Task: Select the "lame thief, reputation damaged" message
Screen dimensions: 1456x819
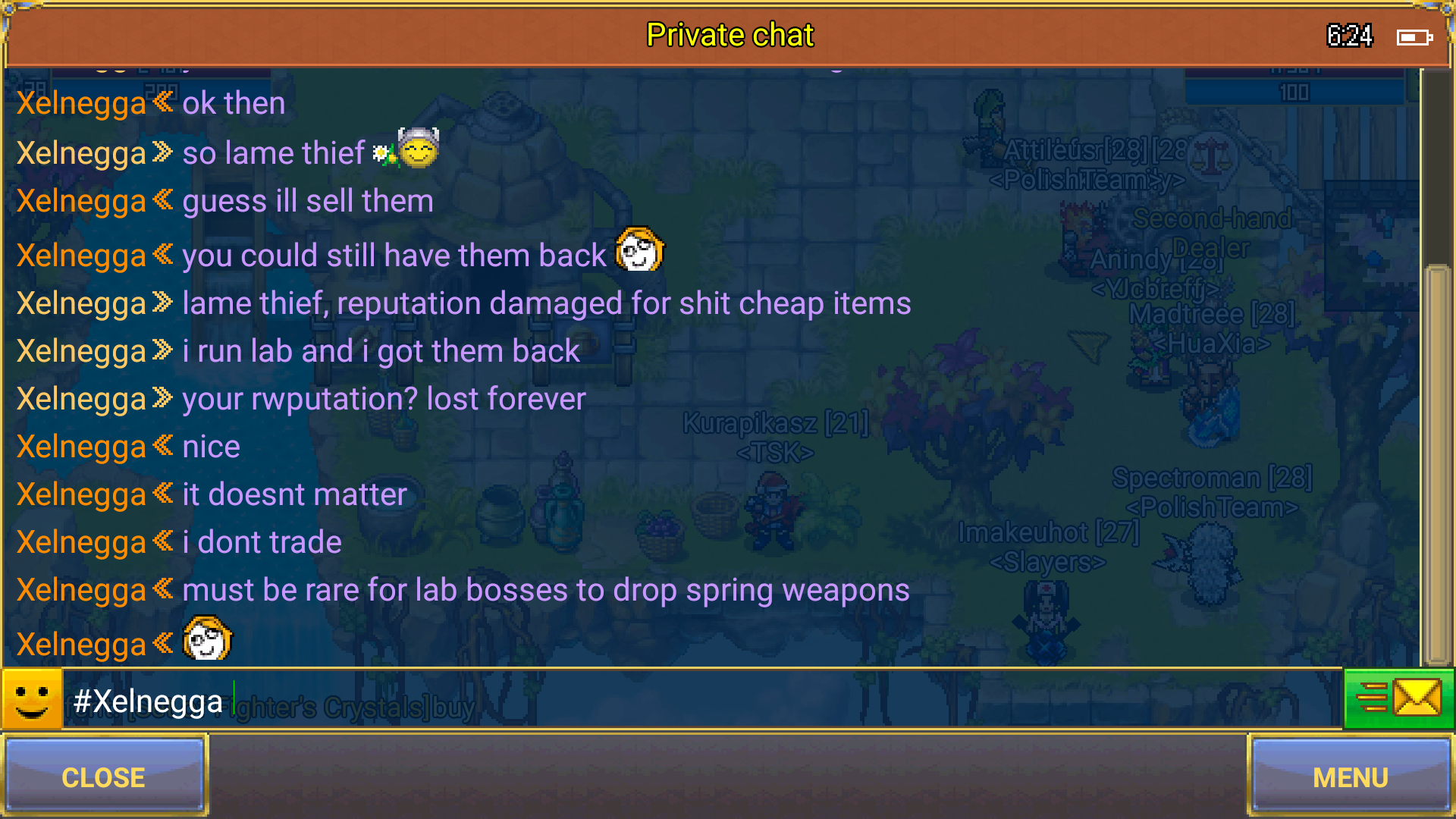Action: coord(546,303)
